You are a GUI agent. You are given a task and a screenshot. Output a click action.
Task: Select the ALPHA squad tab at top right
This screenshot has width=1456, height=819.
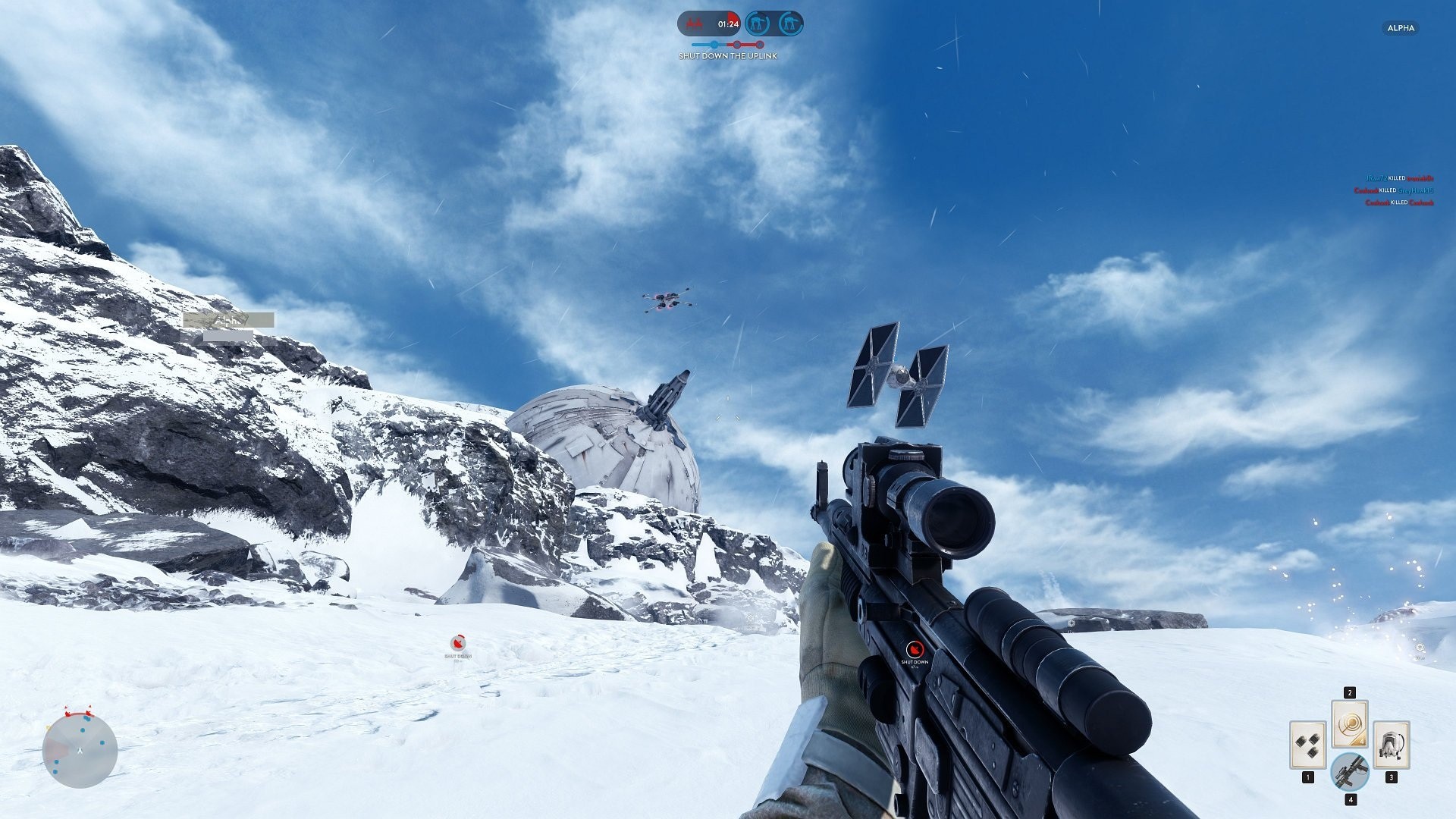(x=1399, y=28)
